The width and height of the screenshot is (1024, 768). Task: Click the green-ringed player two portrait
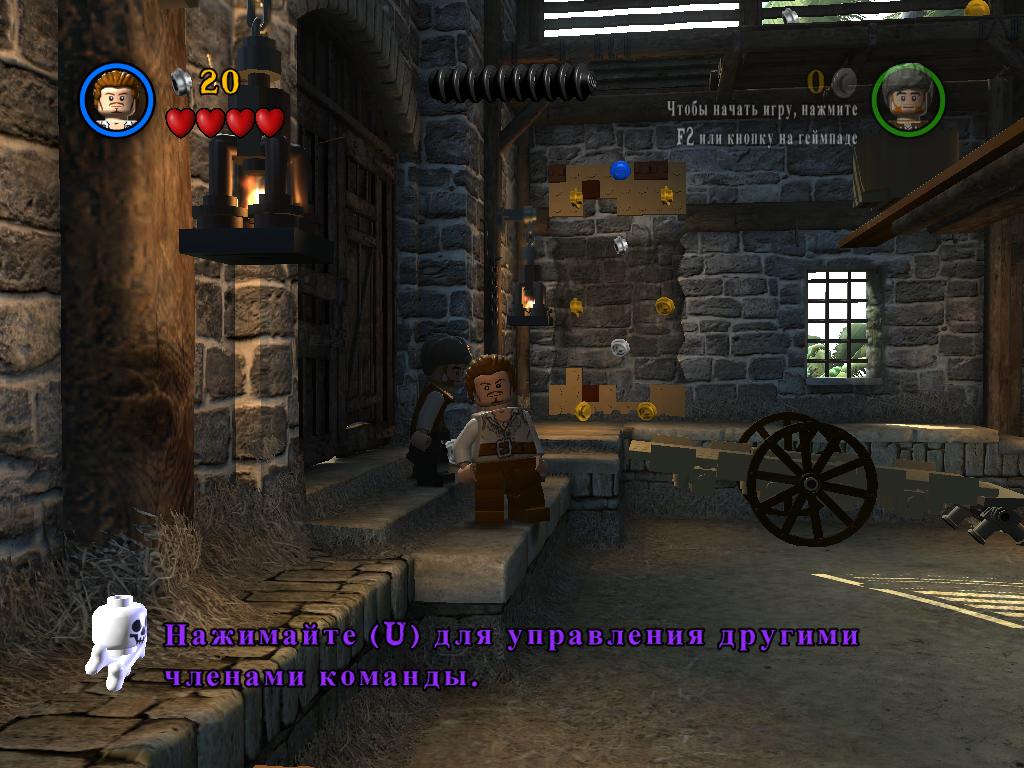pos(908,99)
